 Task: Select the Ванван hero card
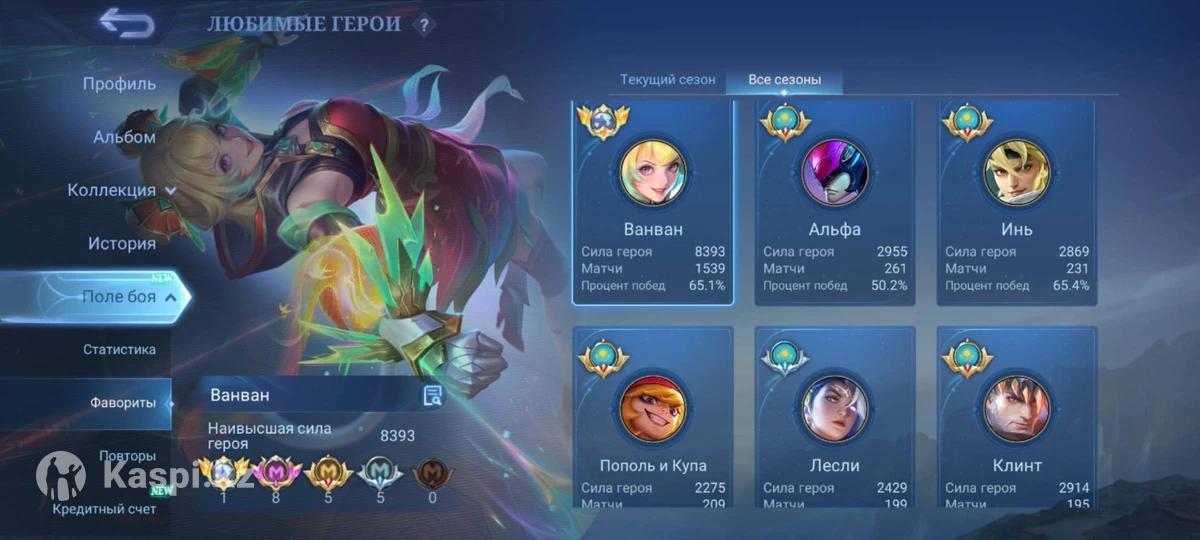click(653, 202)
